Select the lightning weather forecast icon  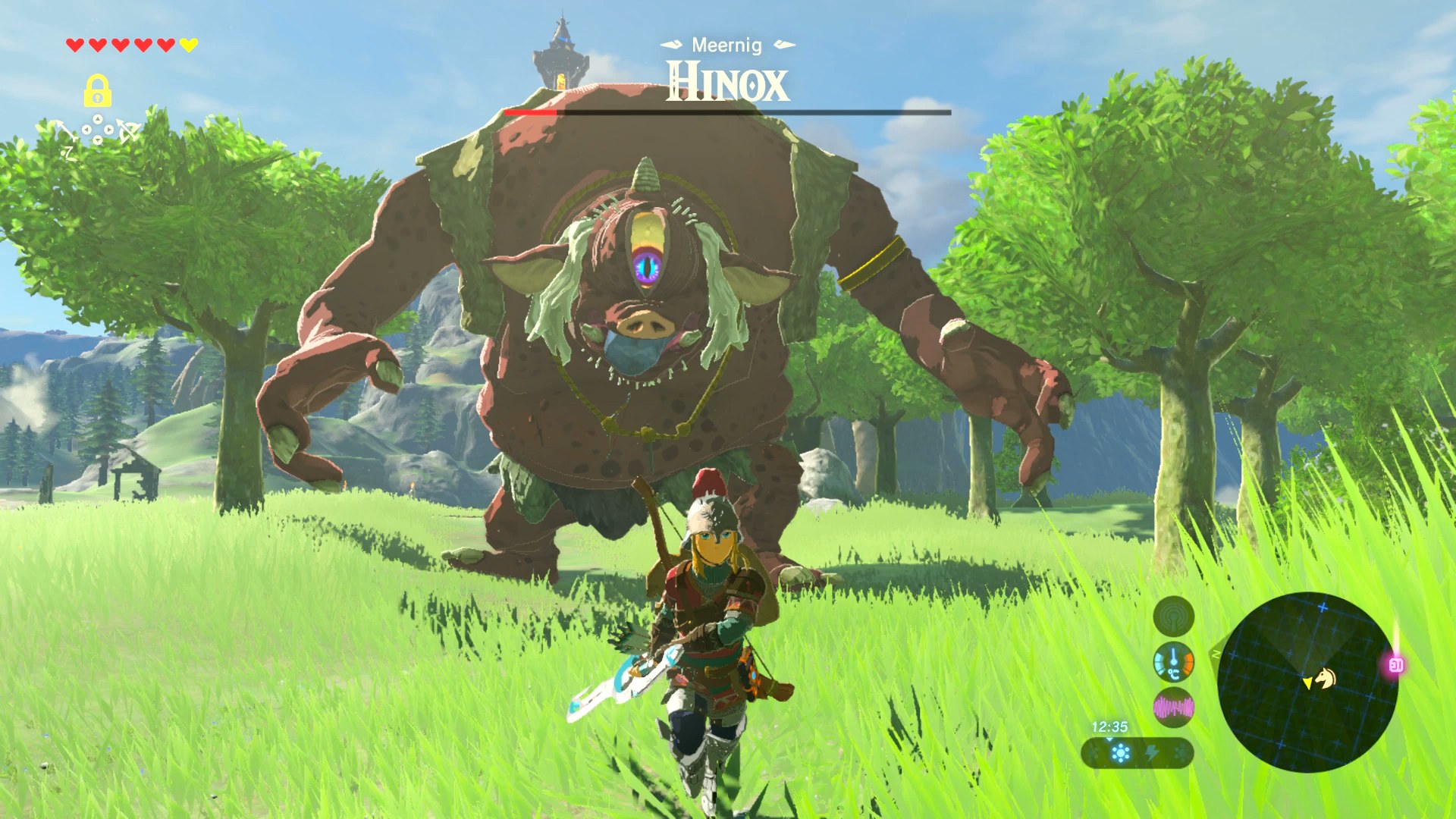1151,753
